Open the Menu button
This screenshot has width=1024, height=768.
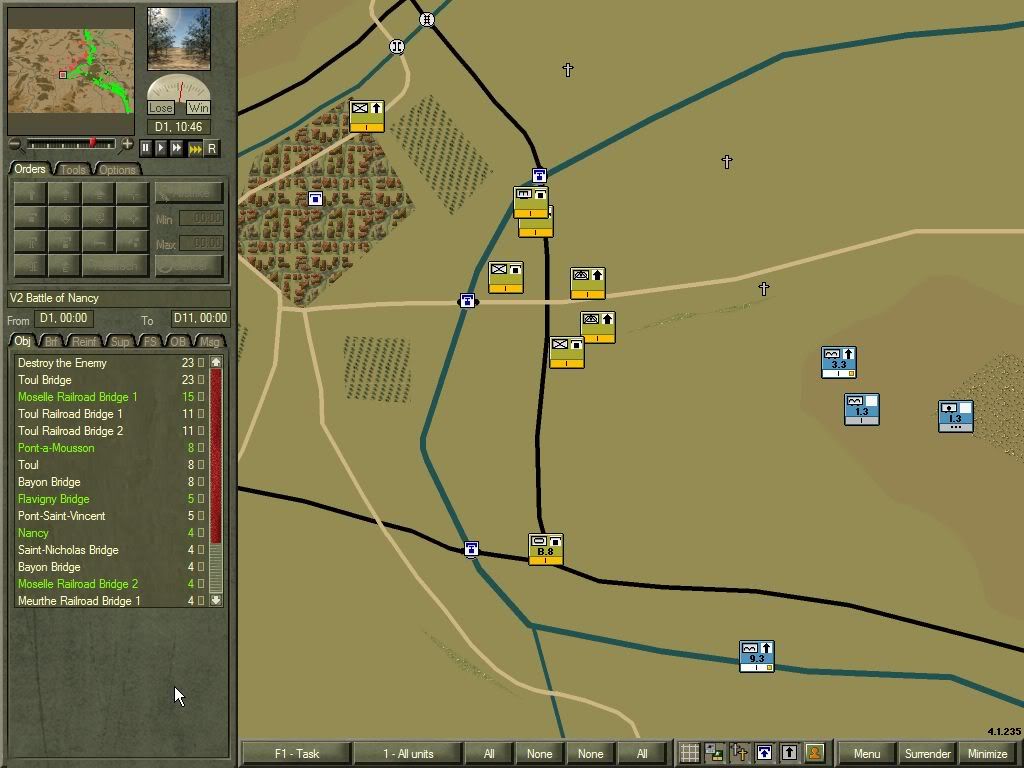tap(867, 754)
